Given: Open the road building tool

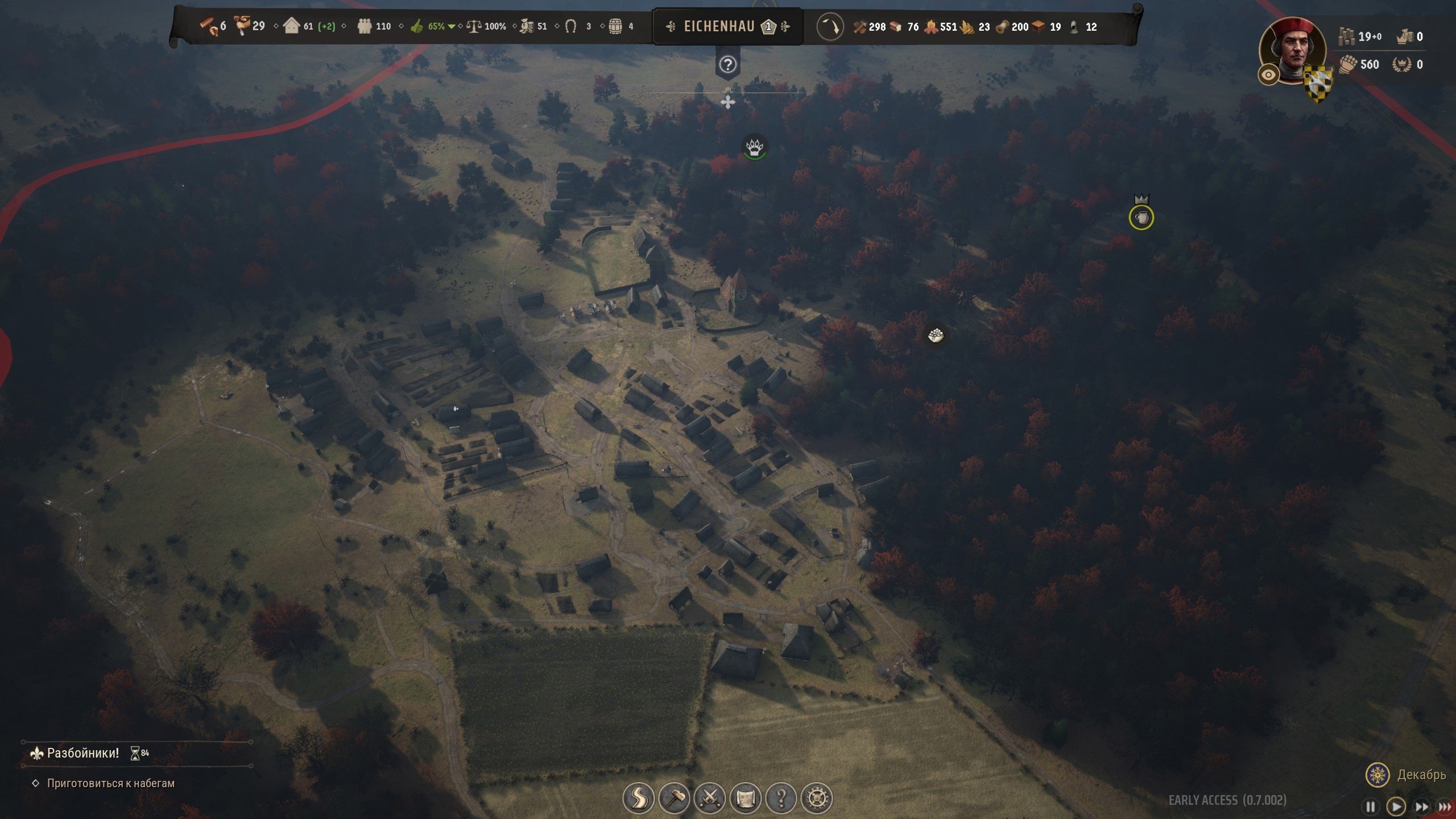Looking at the screenshot, I should click(x=638, y=799).
